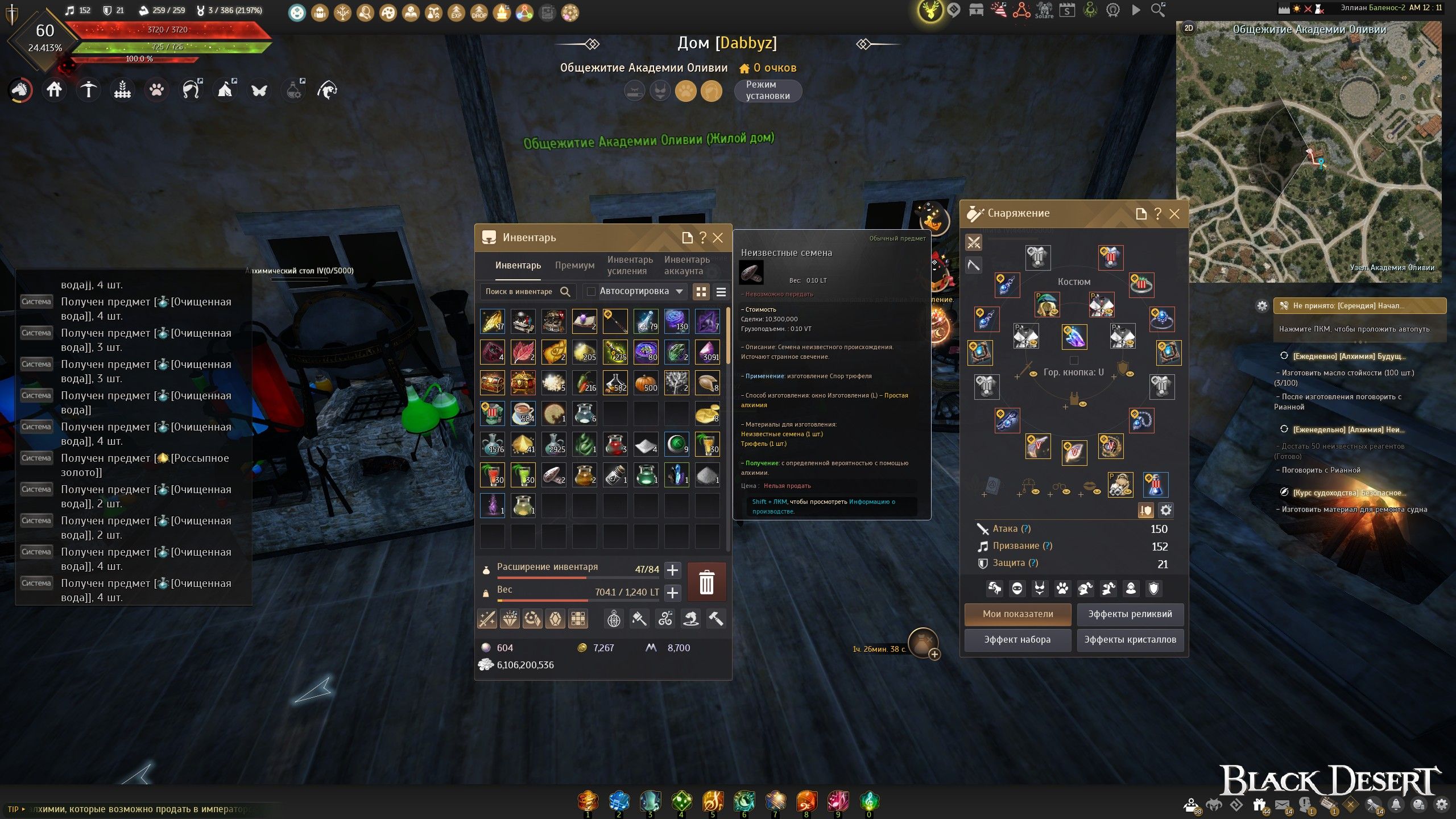Expand inventory slots with the plus button
Image resolution: width=1456 pixels, height=819 pixels.
672,570
